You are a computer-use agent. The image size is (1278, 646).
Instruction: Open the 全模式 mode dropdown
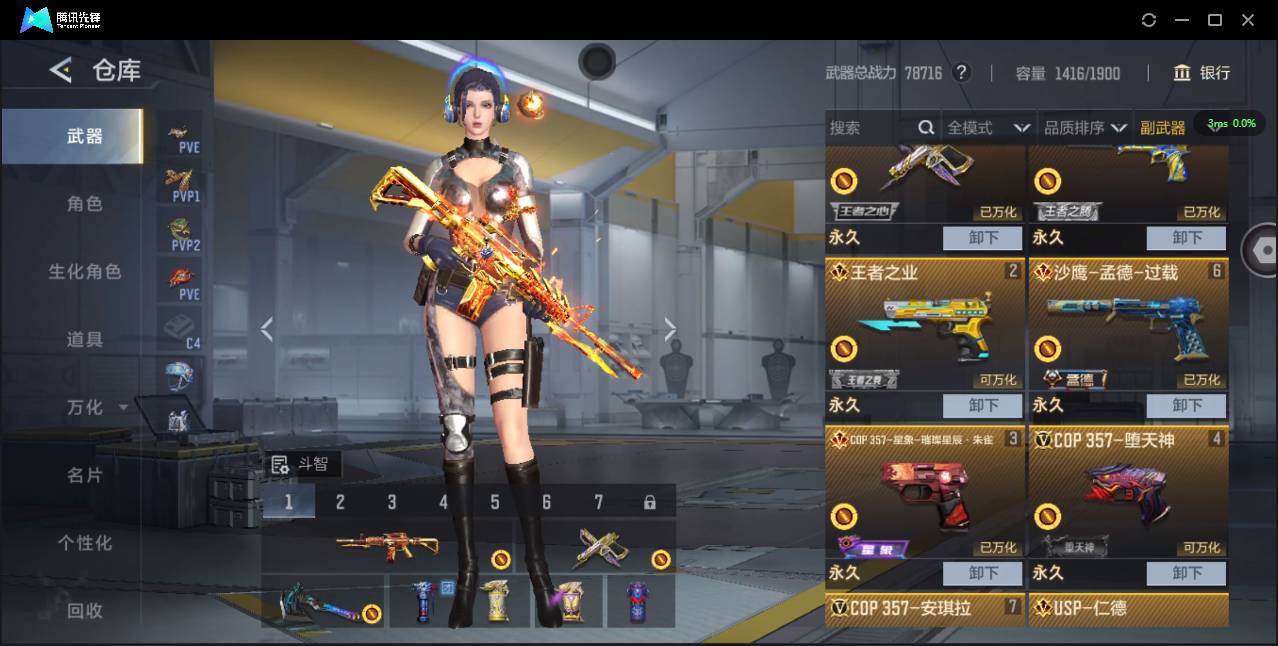tap(988, 128)
